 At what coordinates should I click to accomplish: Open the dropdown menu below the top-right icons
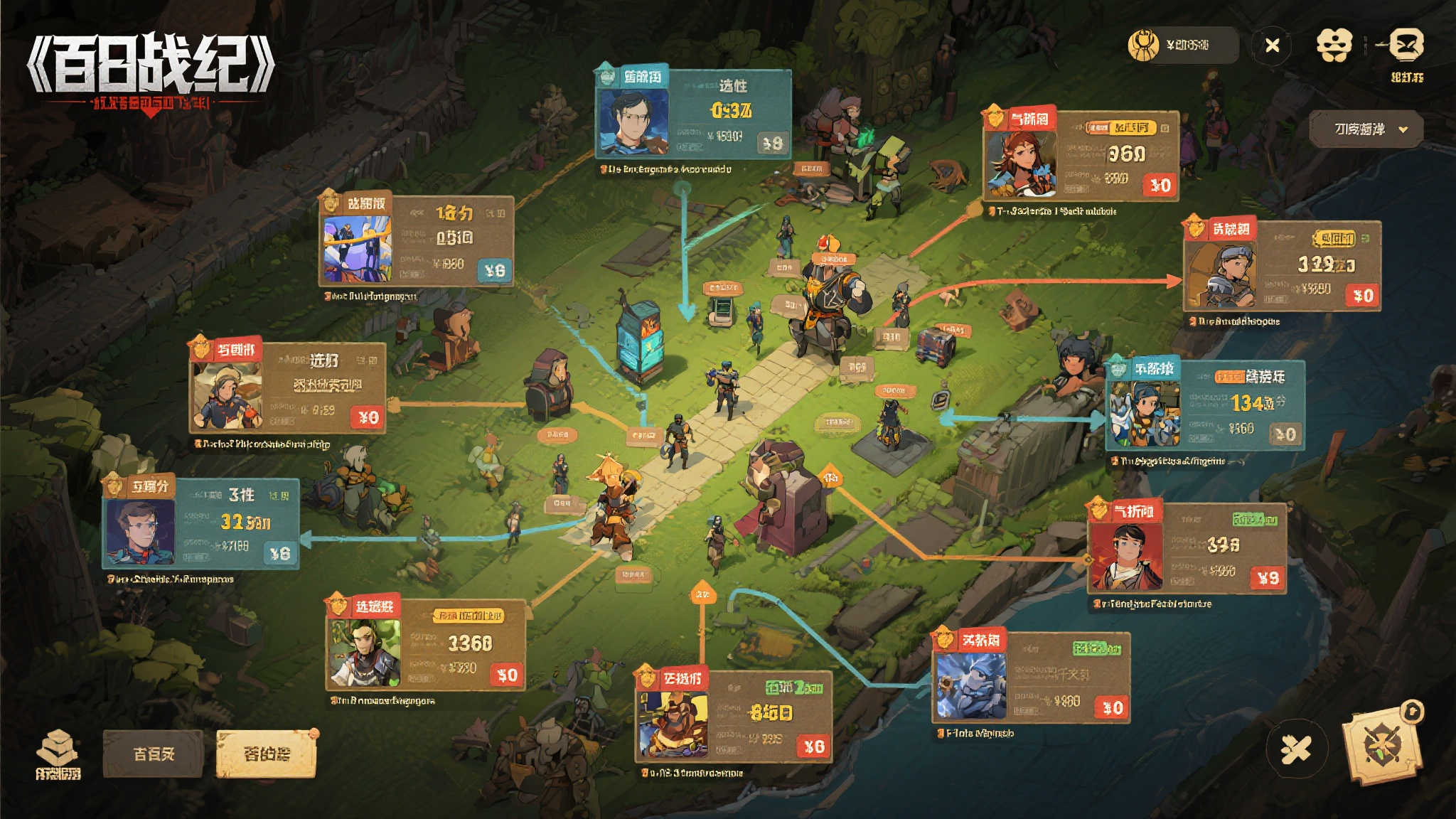[1366, 129]
